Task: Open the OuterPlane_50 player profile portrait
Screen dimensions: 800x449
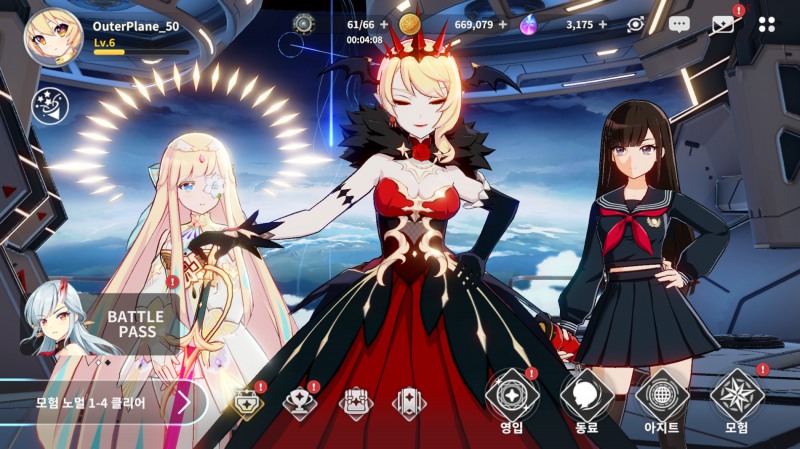Action: (53, 38)
